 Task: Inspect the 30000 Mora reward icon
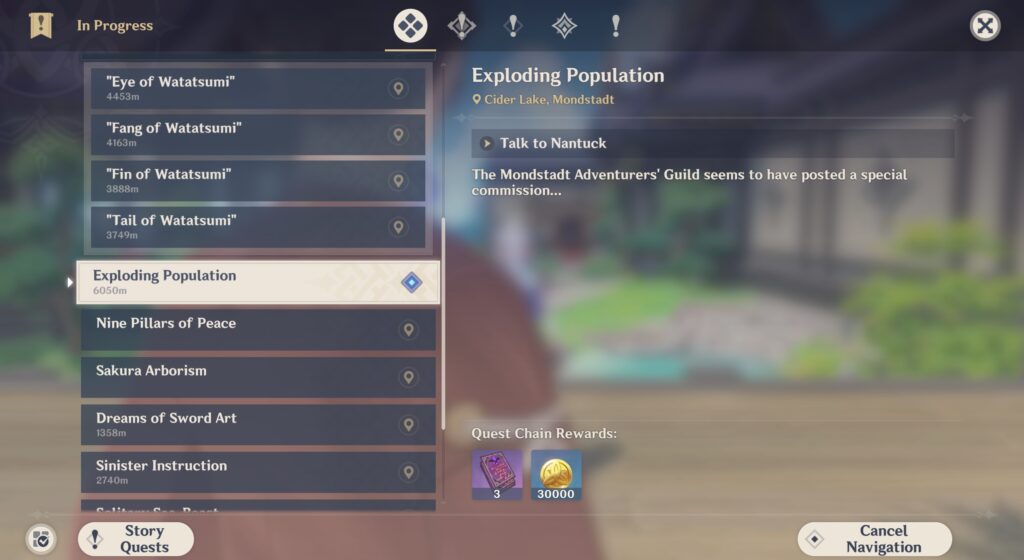pyautogui.click(x=556, y=473)
